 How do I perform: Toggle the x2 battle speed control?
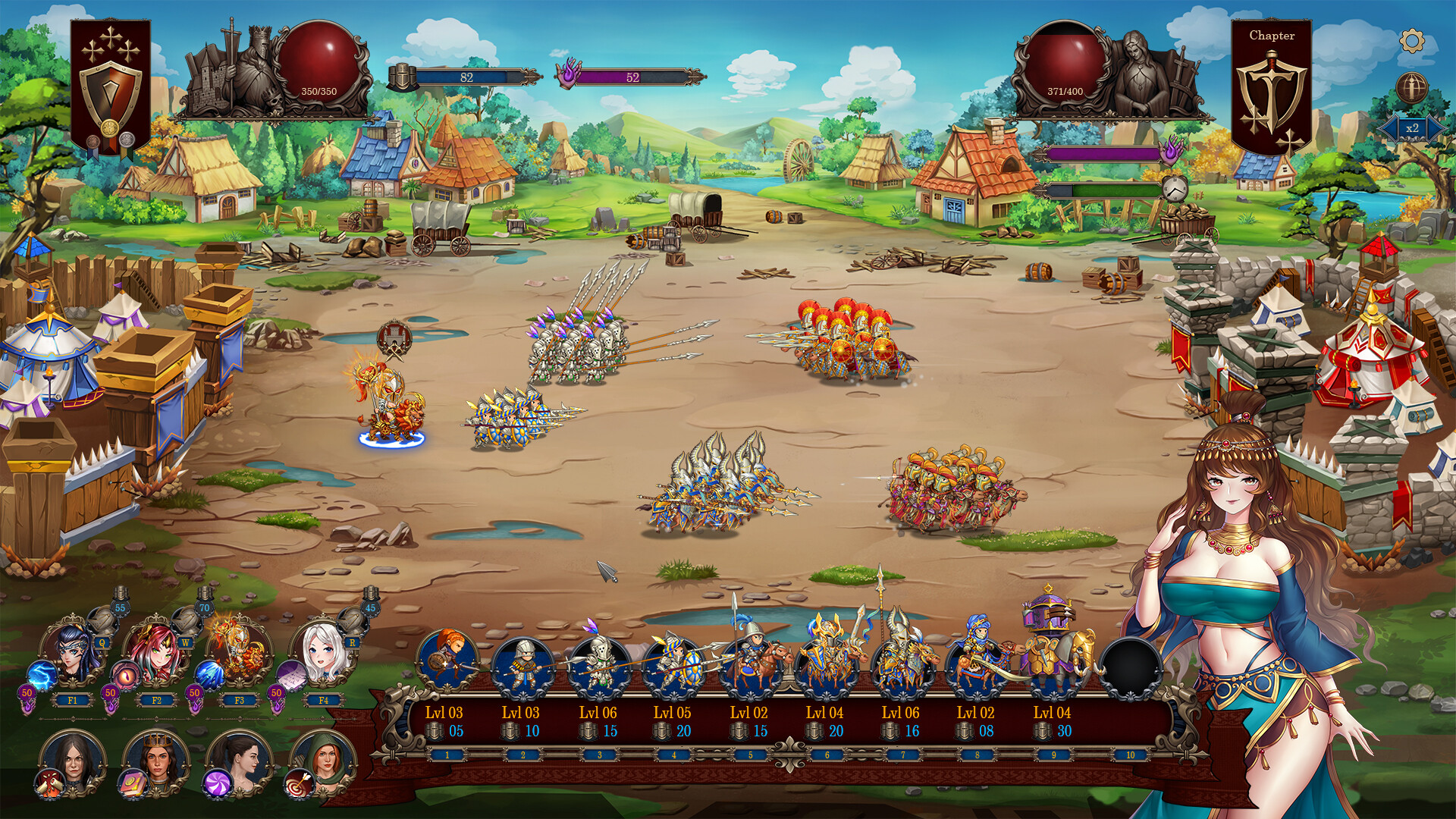coord(1412,128)
